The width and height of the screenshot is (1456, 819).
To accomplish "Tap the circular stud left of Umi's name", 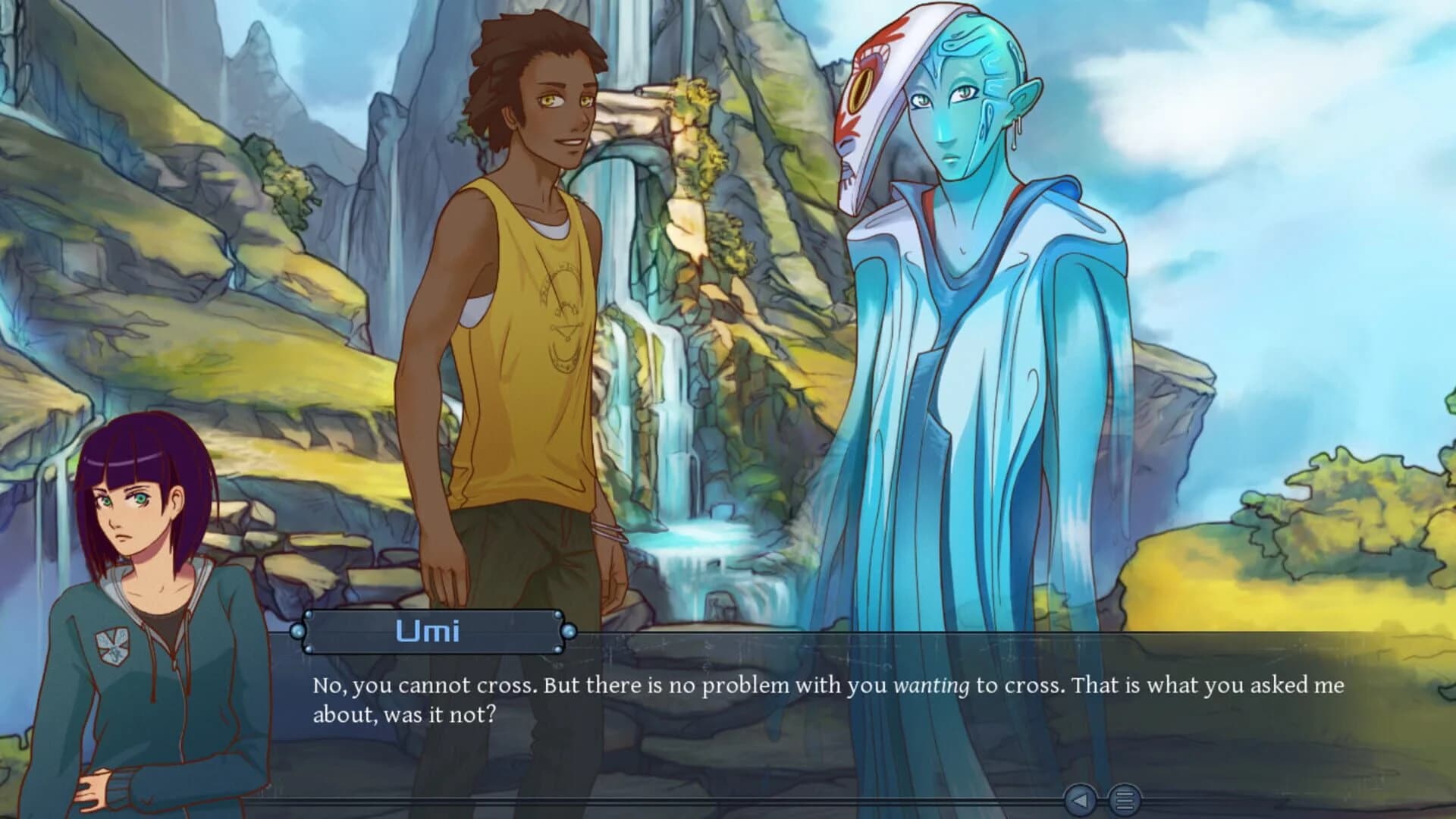I will coord(298,631).
